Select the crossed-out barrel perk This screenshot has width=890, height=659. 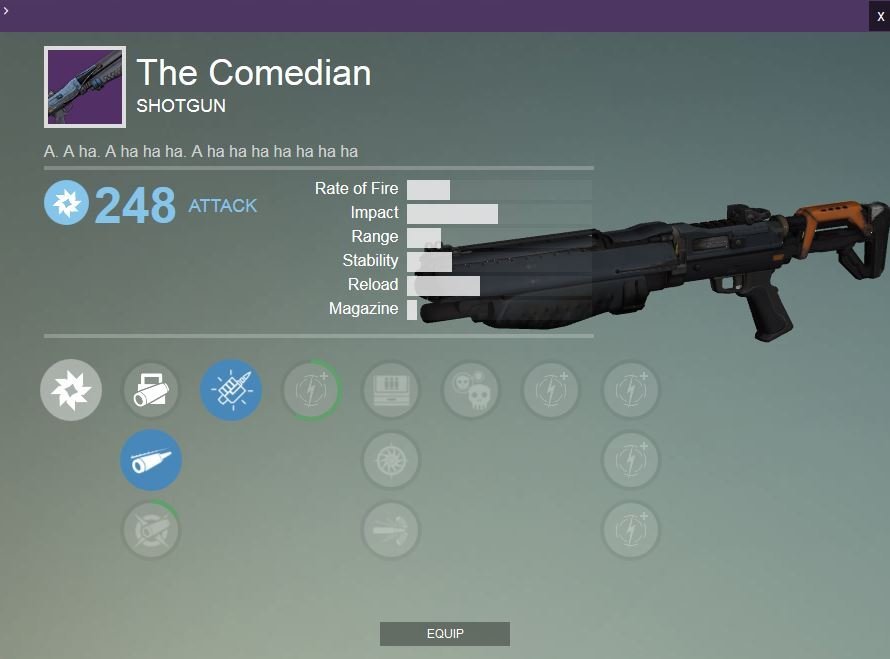point(151,530)
